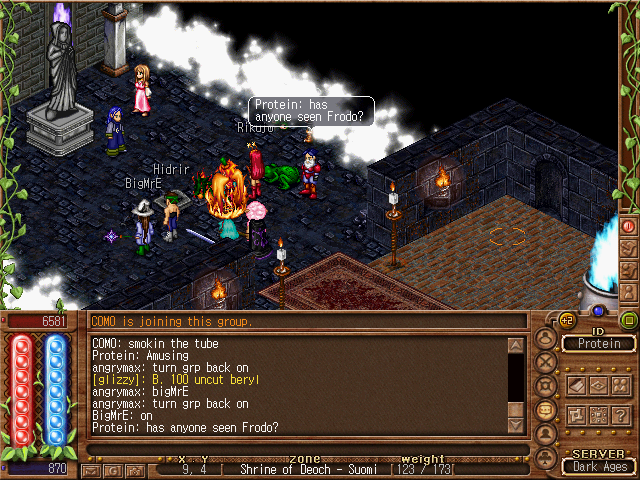Click the Protein ID name field
This screenshot has width=640, height=480.
pyautogui.click(x=600, y=344)
